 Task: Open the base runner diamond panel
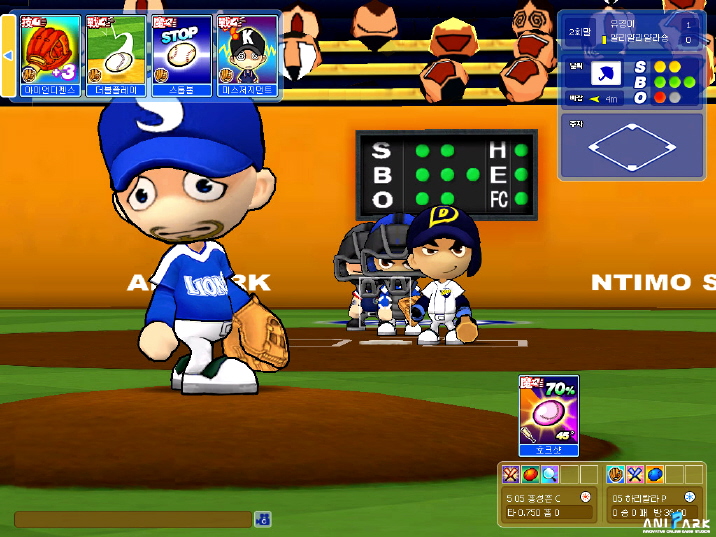(632, 146)
